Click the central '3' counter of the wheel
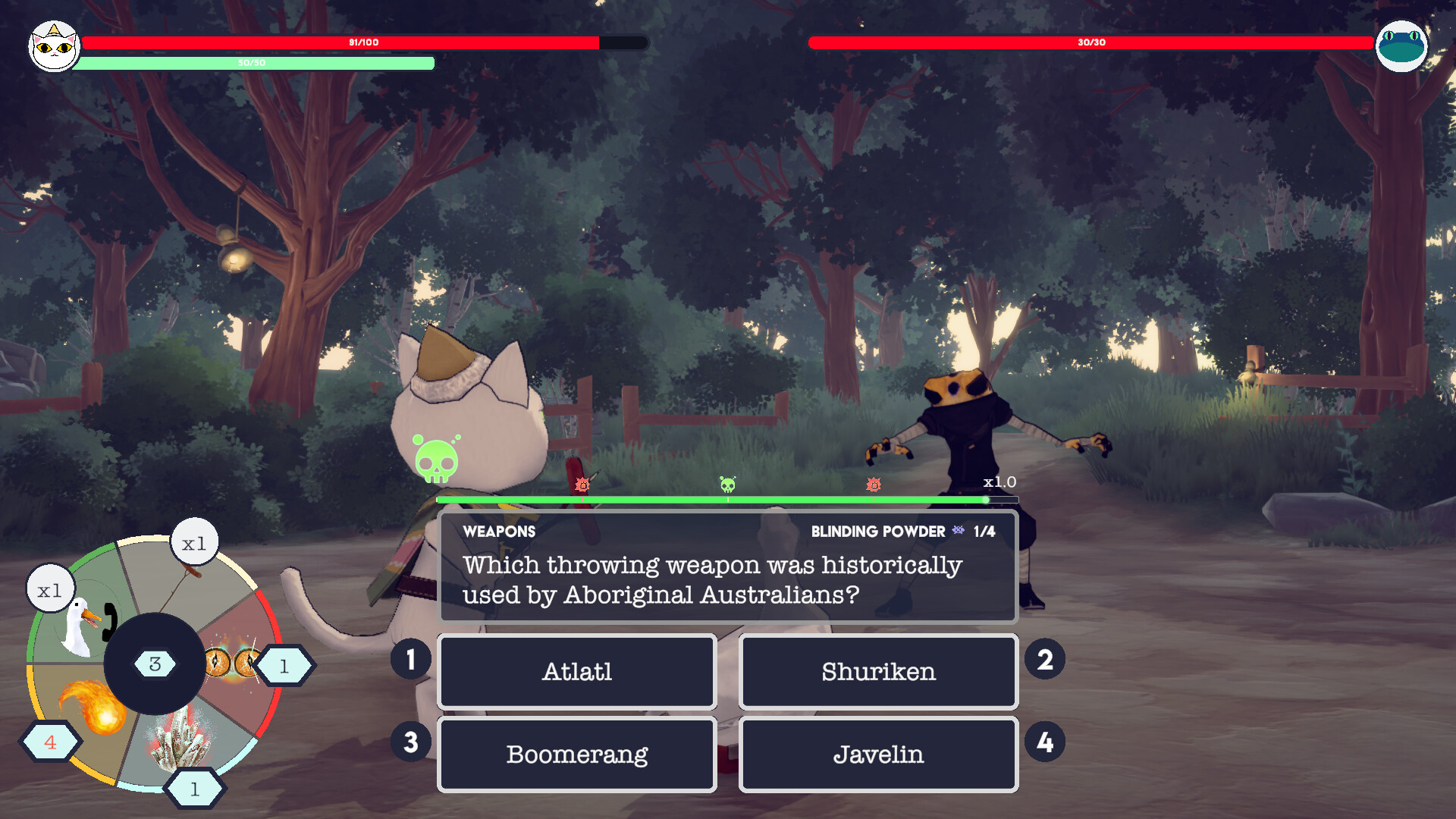 tap(155, 664)
